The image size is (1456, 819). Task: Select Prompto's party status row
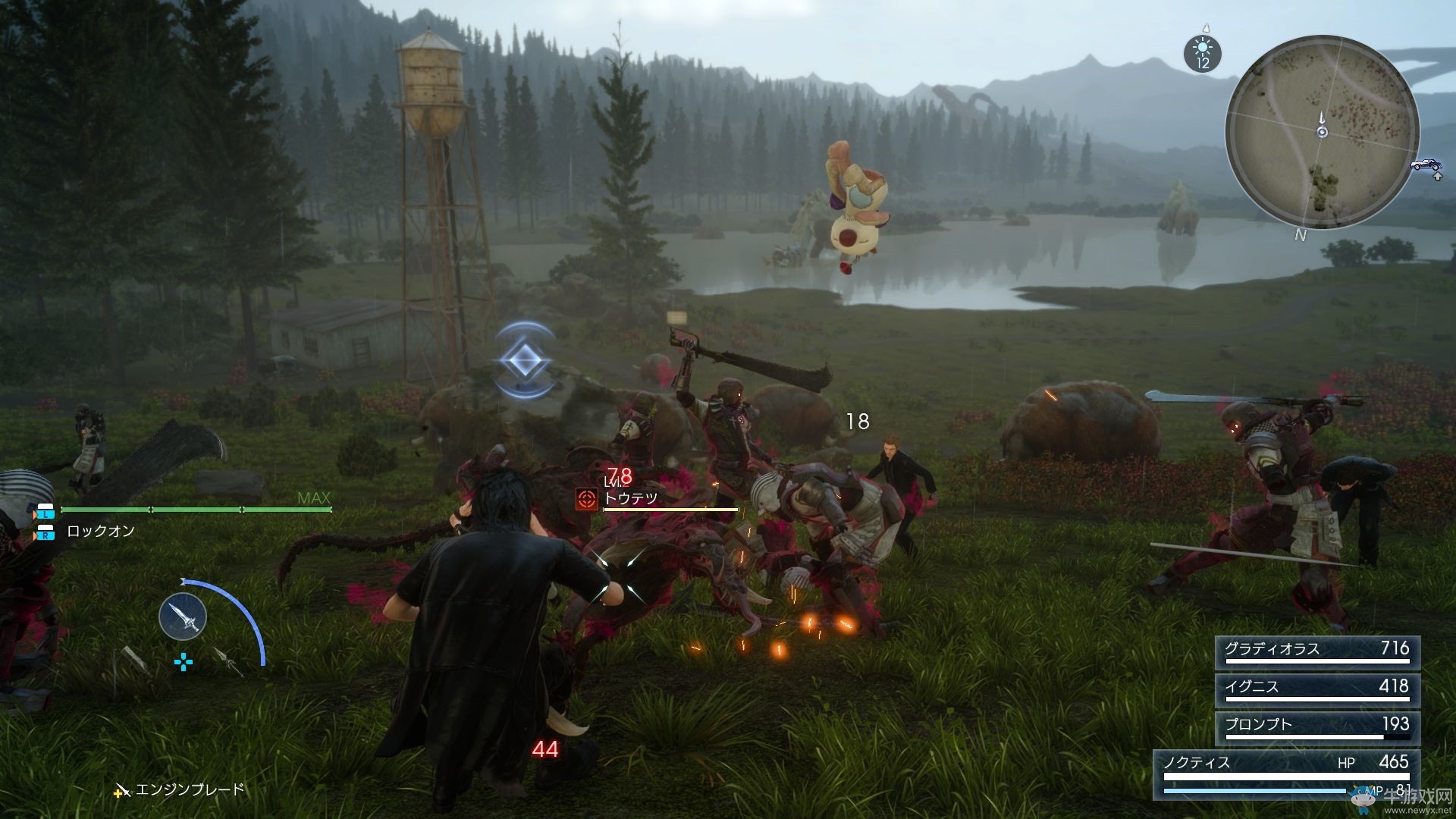(1317, 726)
